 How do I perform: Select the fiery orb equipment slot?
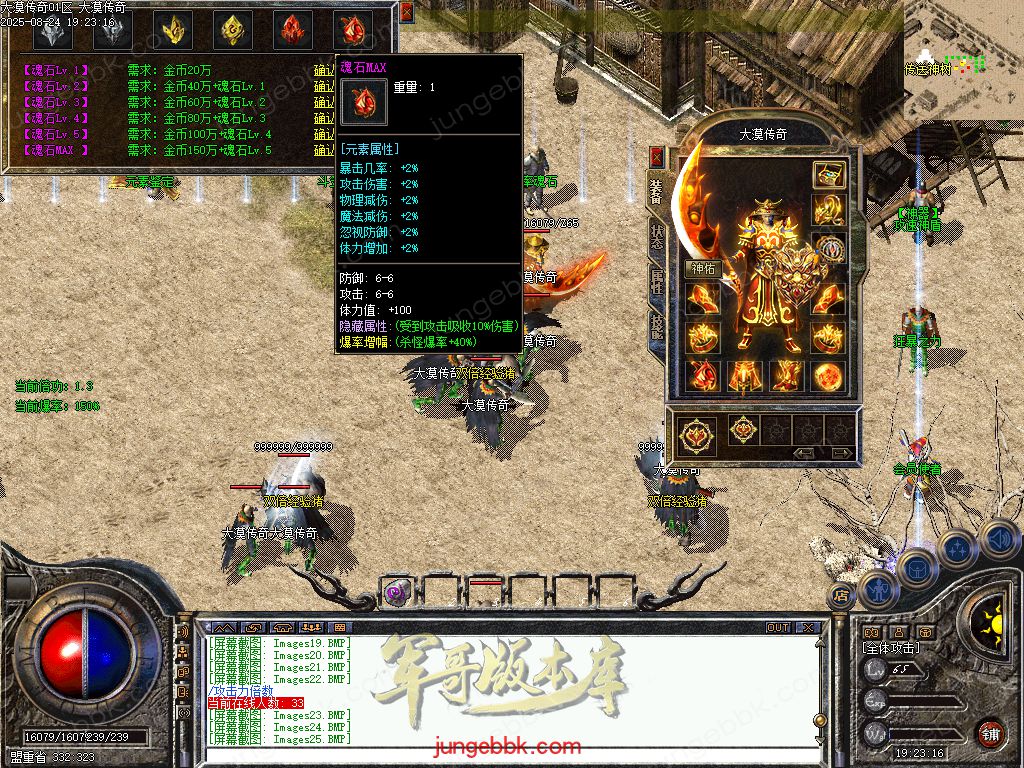827,376
